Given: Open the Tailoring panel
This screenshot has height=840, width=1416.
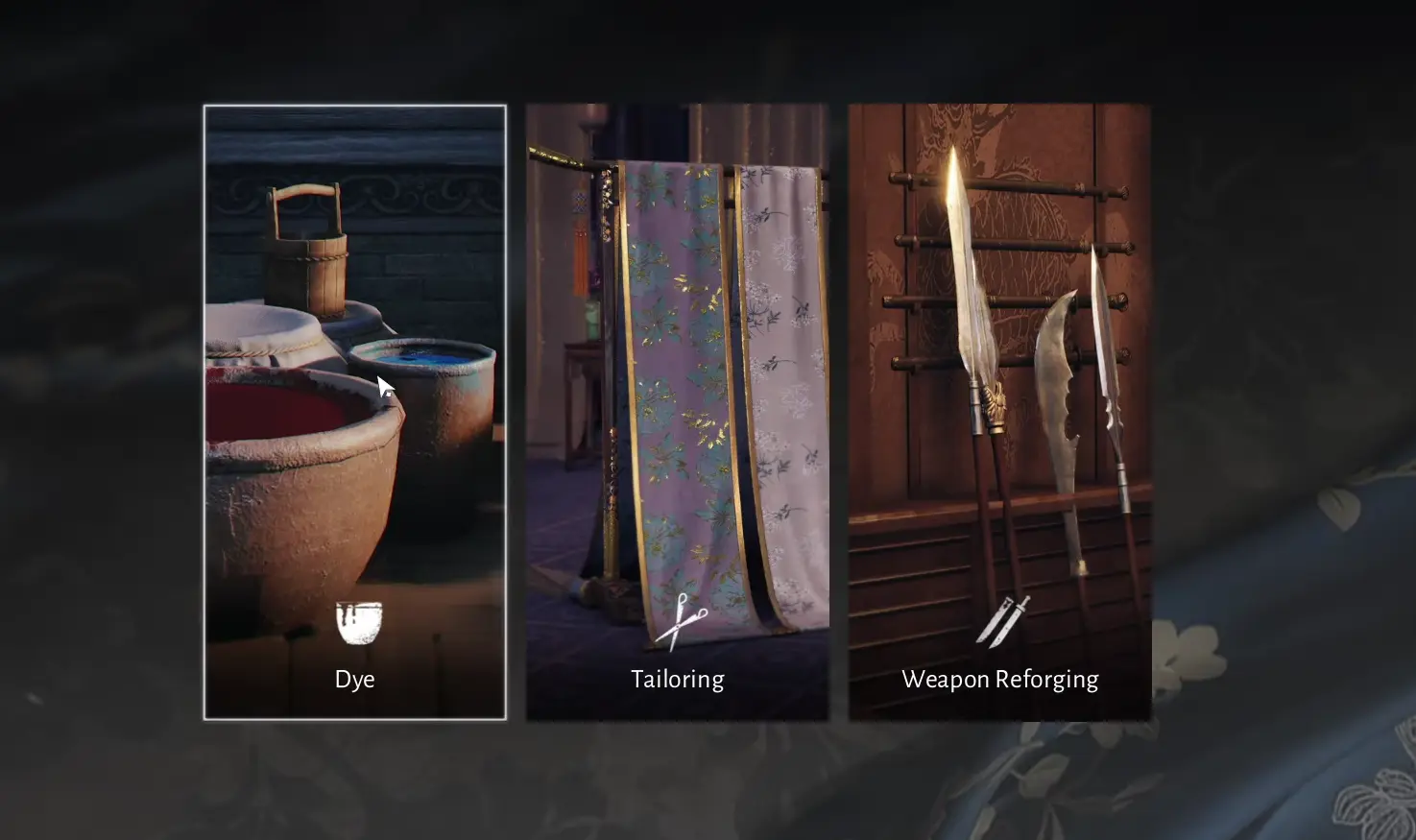Looking at the screenshot, I should coord(677,413).
